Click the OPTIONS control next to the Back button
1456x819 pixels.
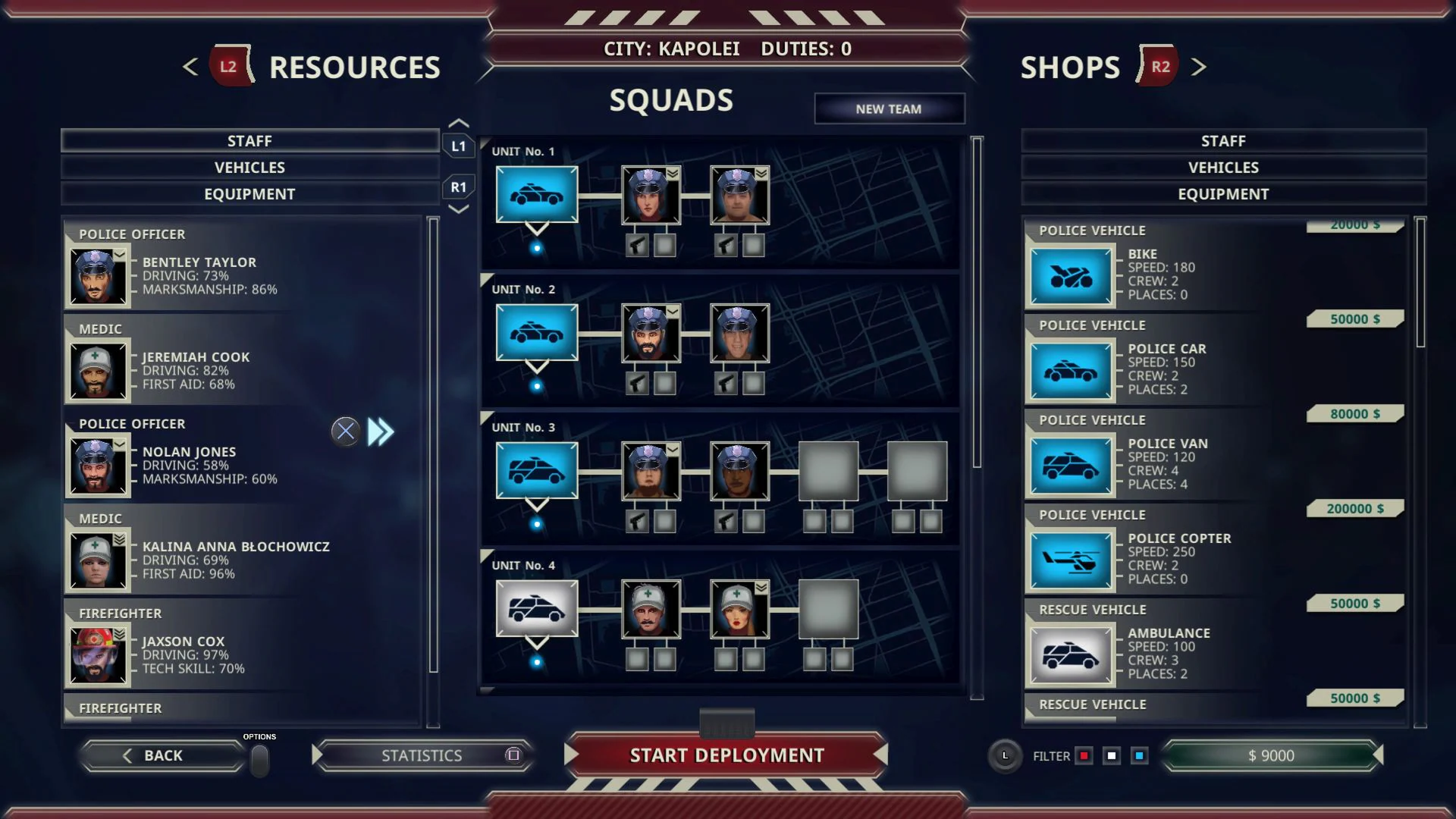click(x=261, y=761)
